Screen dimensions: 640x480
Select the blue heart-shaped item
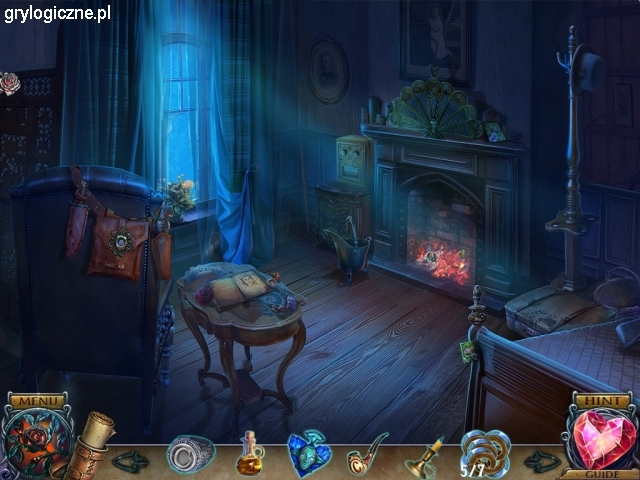click(309, 455)
